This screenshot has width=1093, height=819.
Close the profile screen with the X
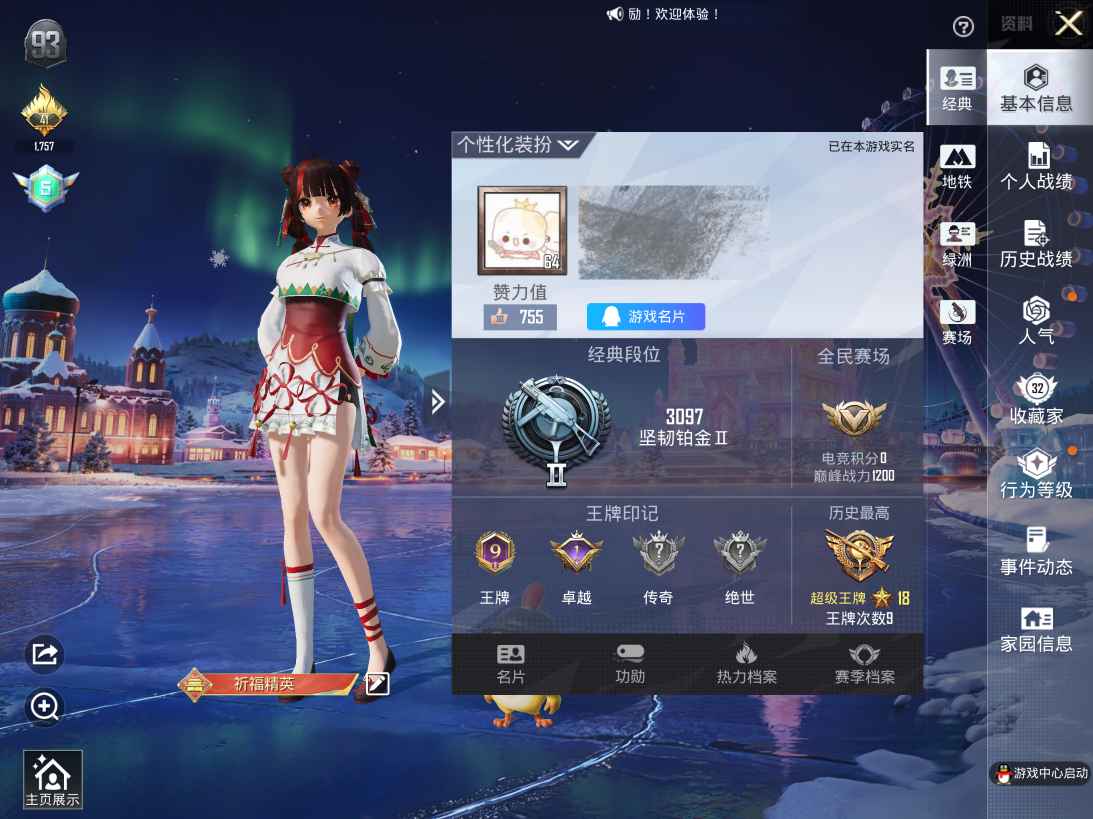coord(1068,24)
